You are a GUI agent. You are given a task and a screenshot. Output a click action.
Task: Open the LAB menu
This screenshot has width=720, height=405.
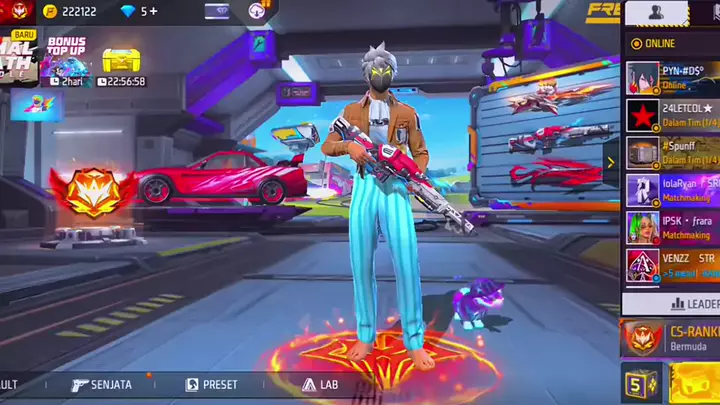(x=321, y=384)
